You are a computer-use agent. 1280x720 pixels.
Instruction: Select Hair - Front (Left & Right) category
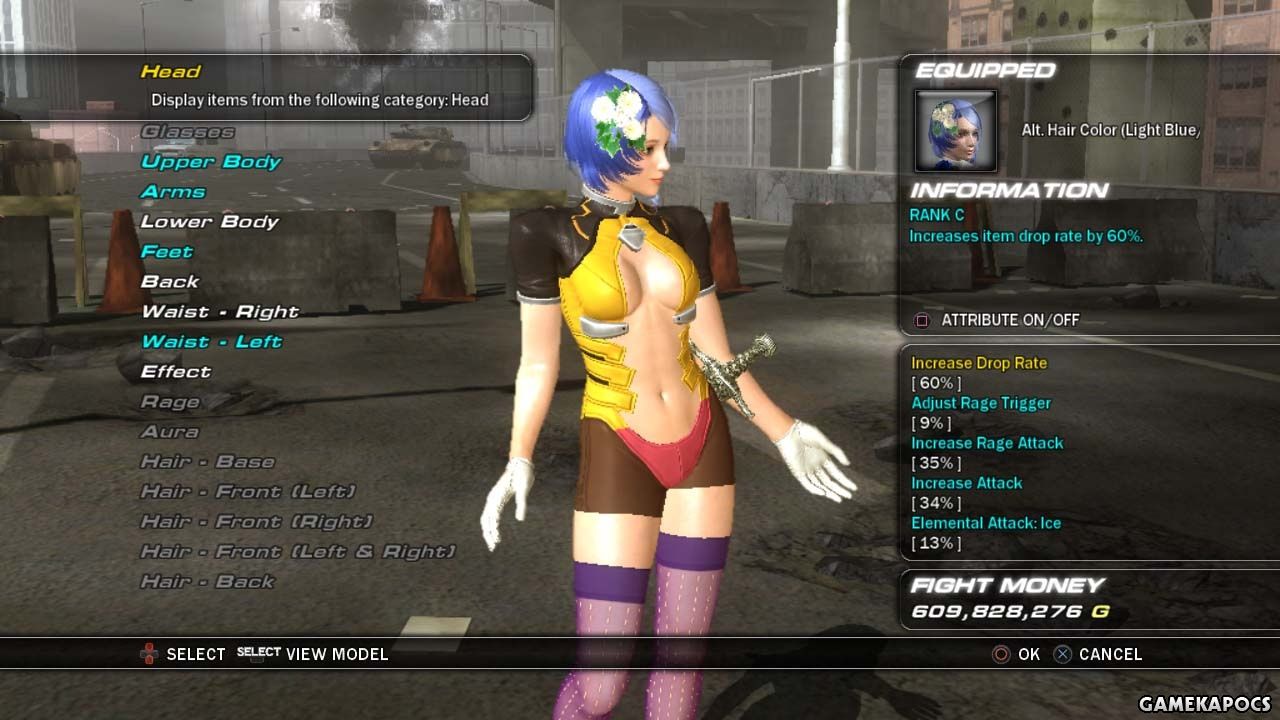[x=298, y=552]
